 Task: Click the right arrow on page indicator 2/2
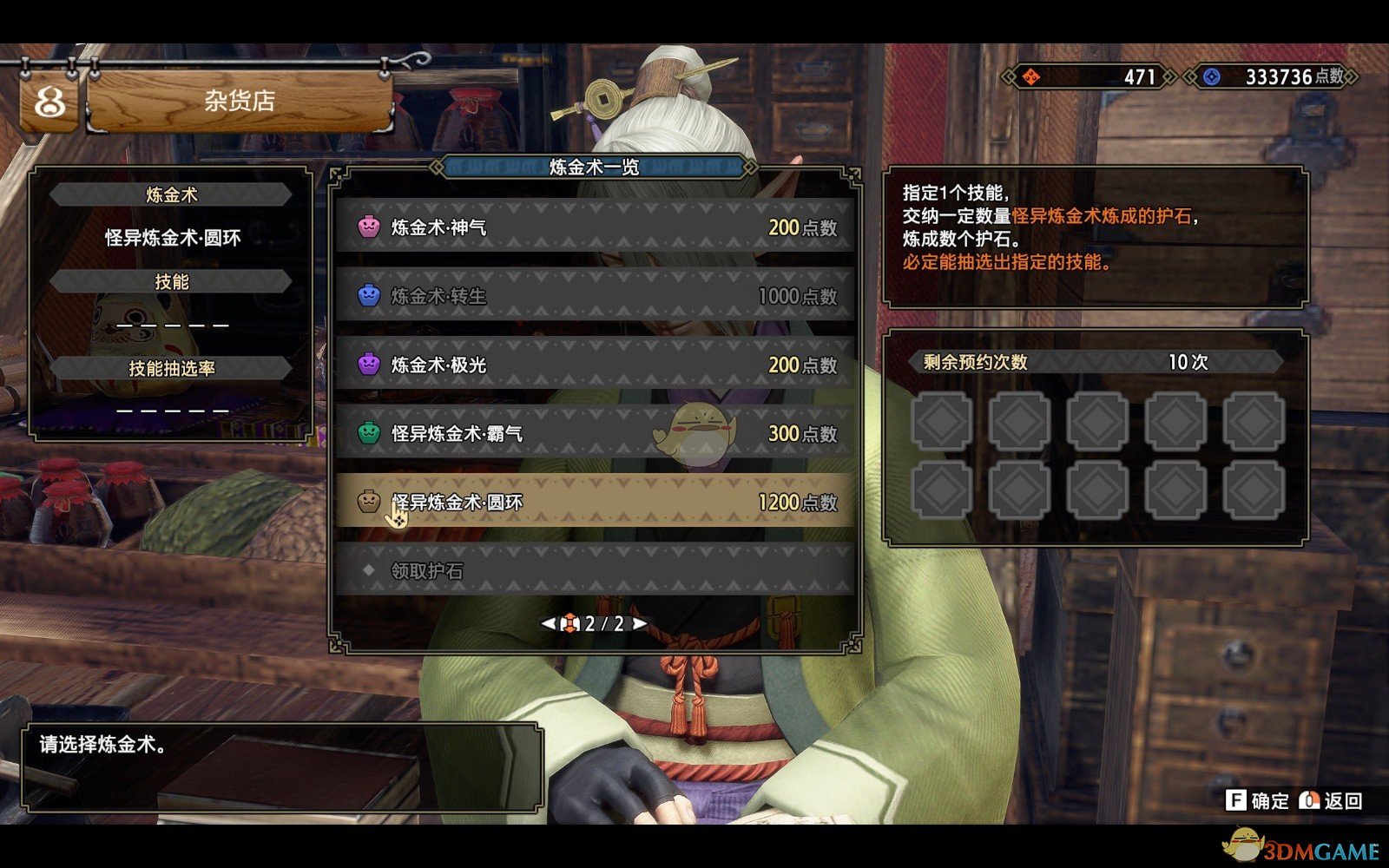click(x=640, y=624)
